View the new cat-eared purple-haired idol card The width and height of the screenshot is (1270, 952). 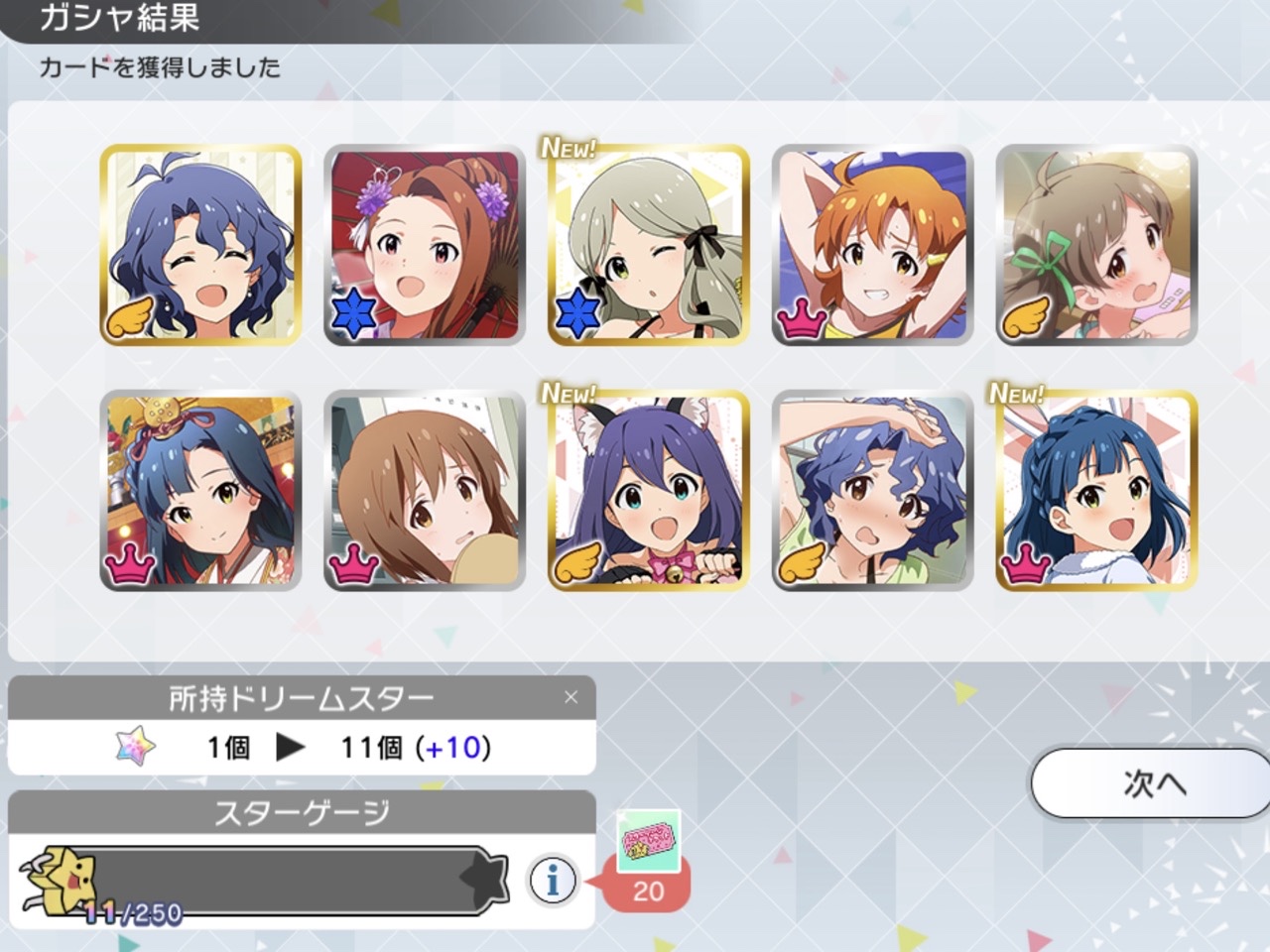point(649,491)
